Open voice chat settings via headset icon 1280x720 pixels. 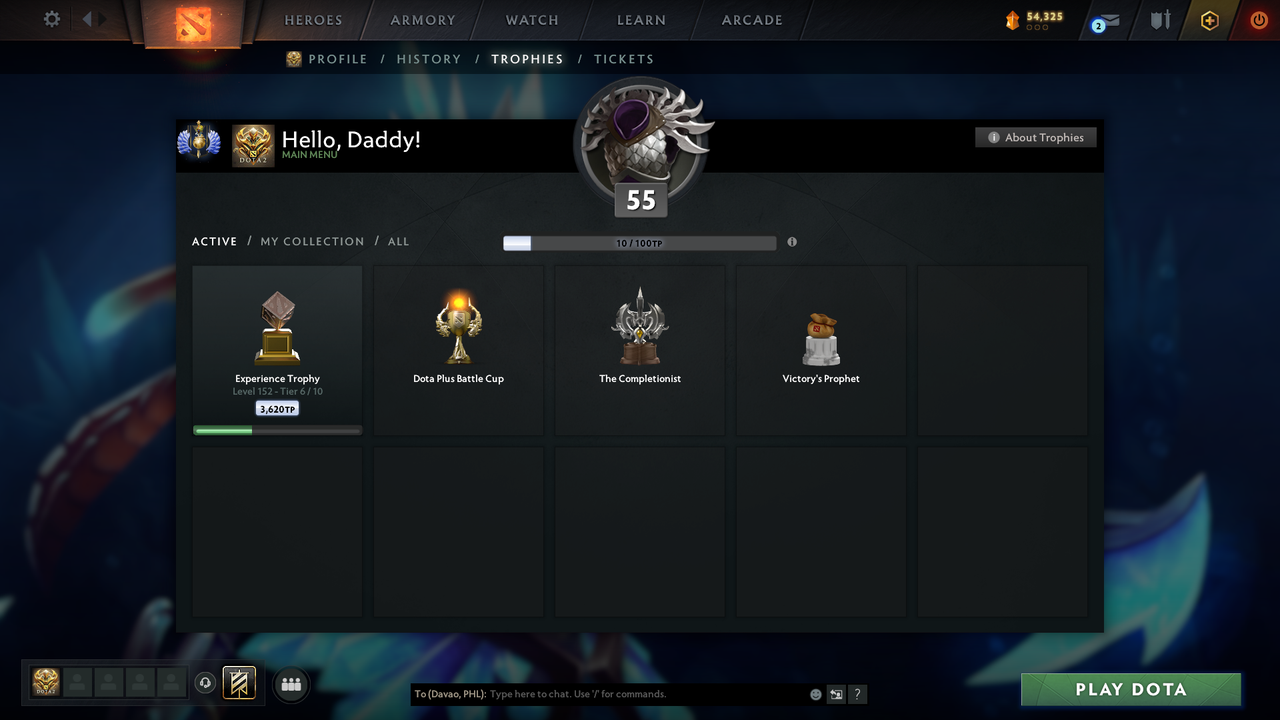click(x=206, y=683)
